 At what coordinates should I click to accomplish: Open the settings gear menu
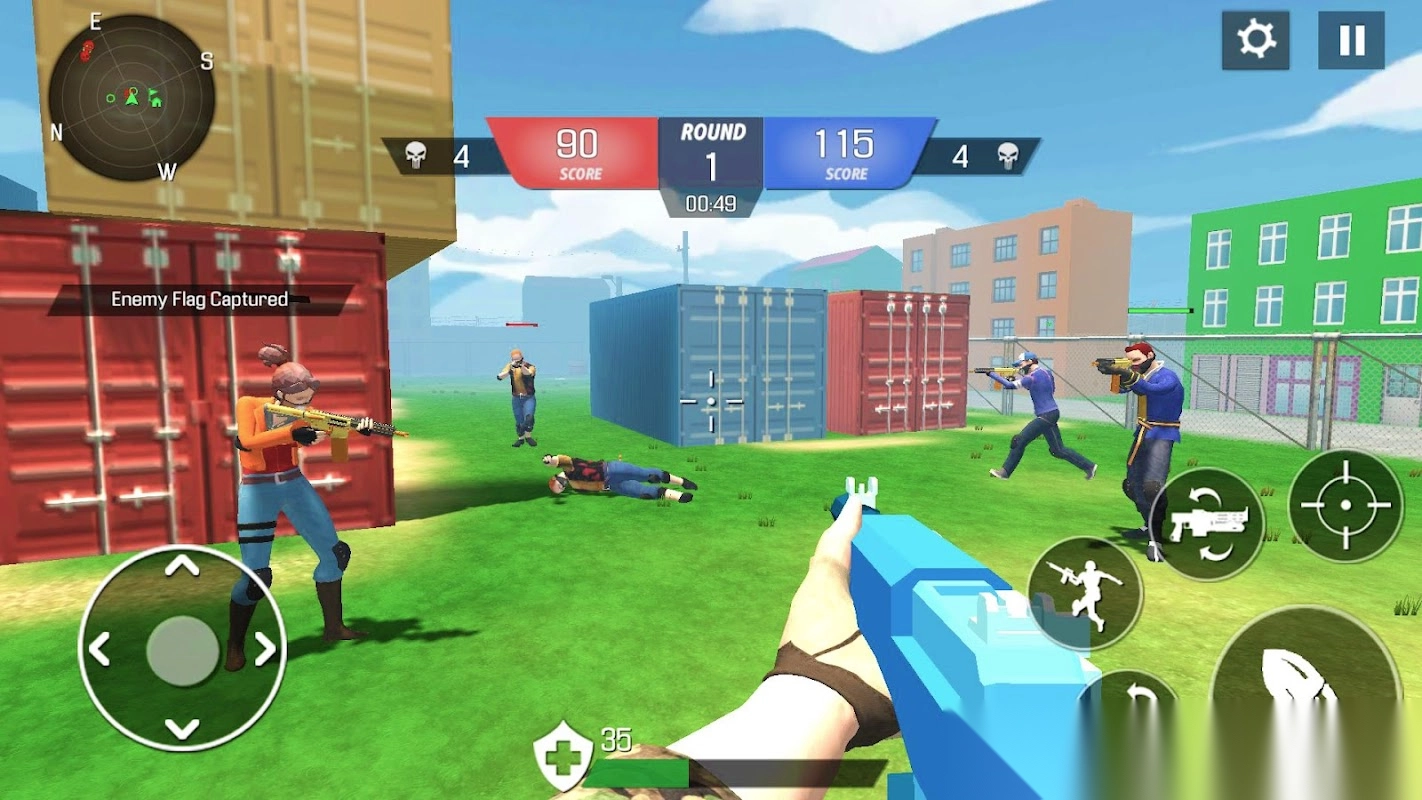coord(1255,41)
